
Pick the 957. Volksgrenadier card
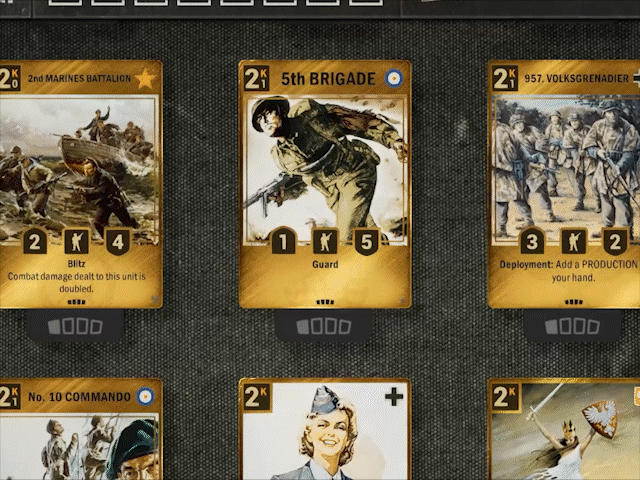click(x=565, y=180)
